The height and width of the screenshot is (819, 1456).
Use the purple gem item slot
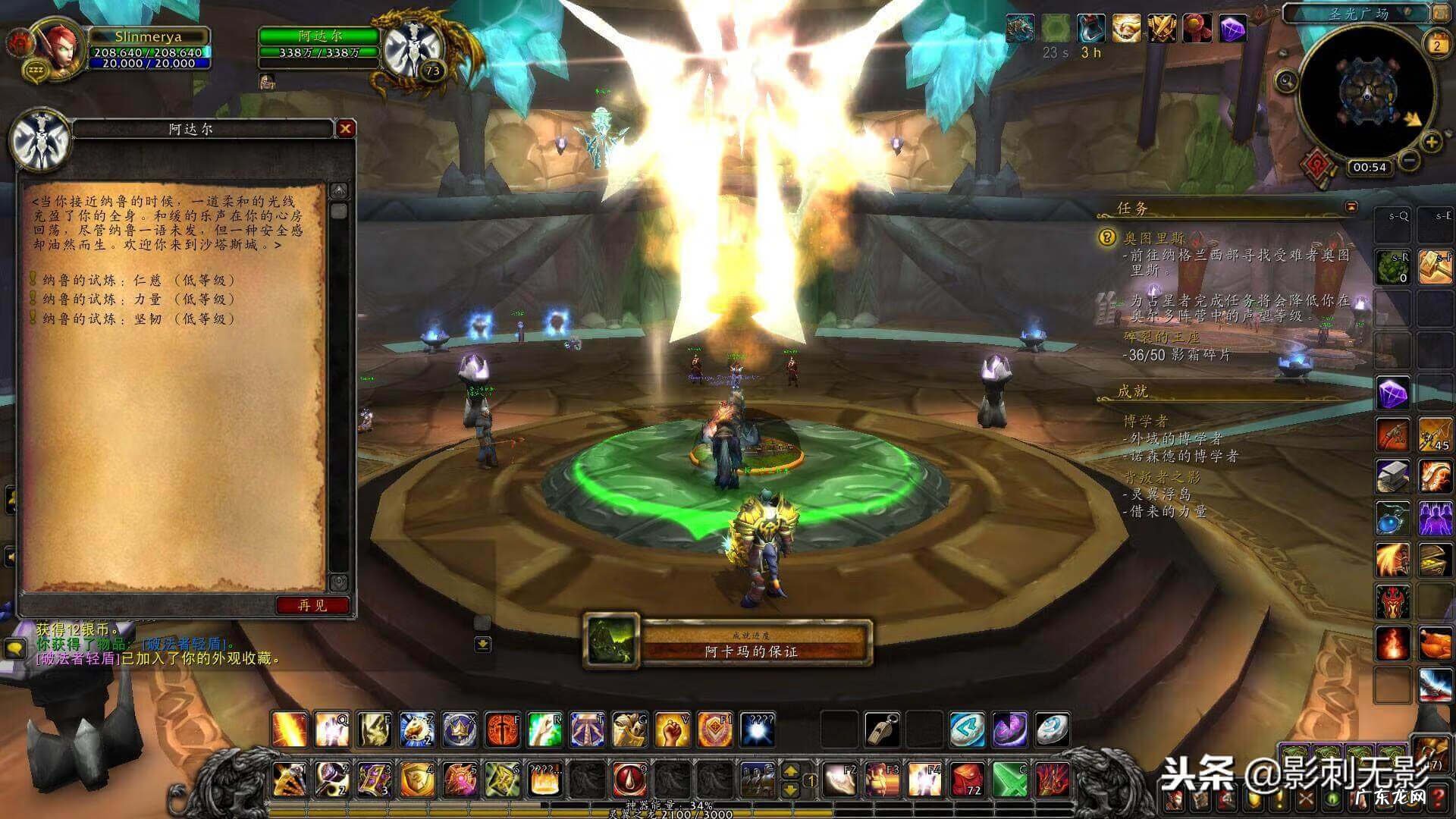click(1393, 393)
